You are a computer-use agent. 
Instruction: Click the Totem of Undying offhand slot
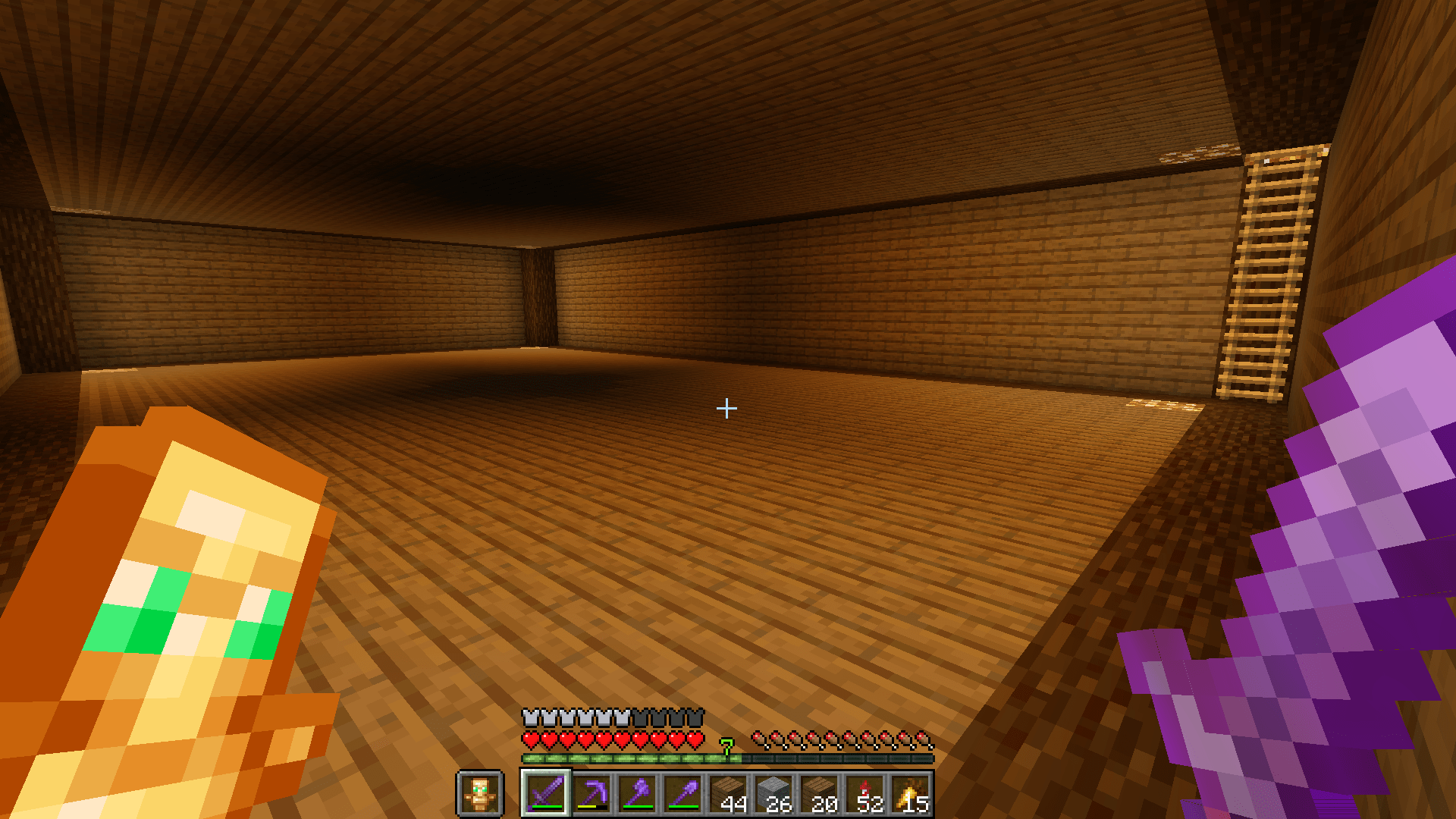[x=481, y=794]
